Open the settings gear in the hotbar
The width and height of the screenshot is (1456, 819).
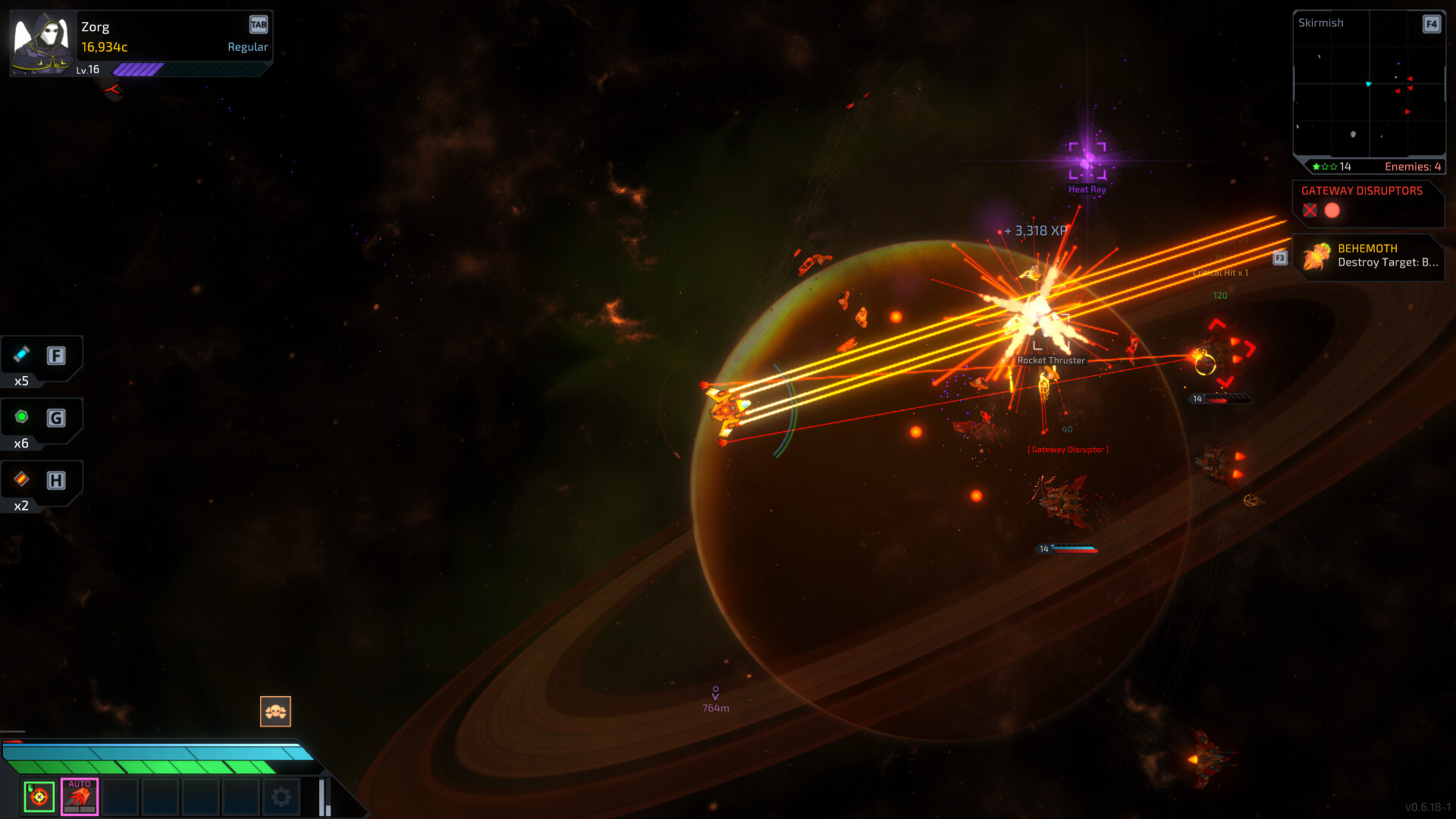pyautogui.click(x=281, y=796)
